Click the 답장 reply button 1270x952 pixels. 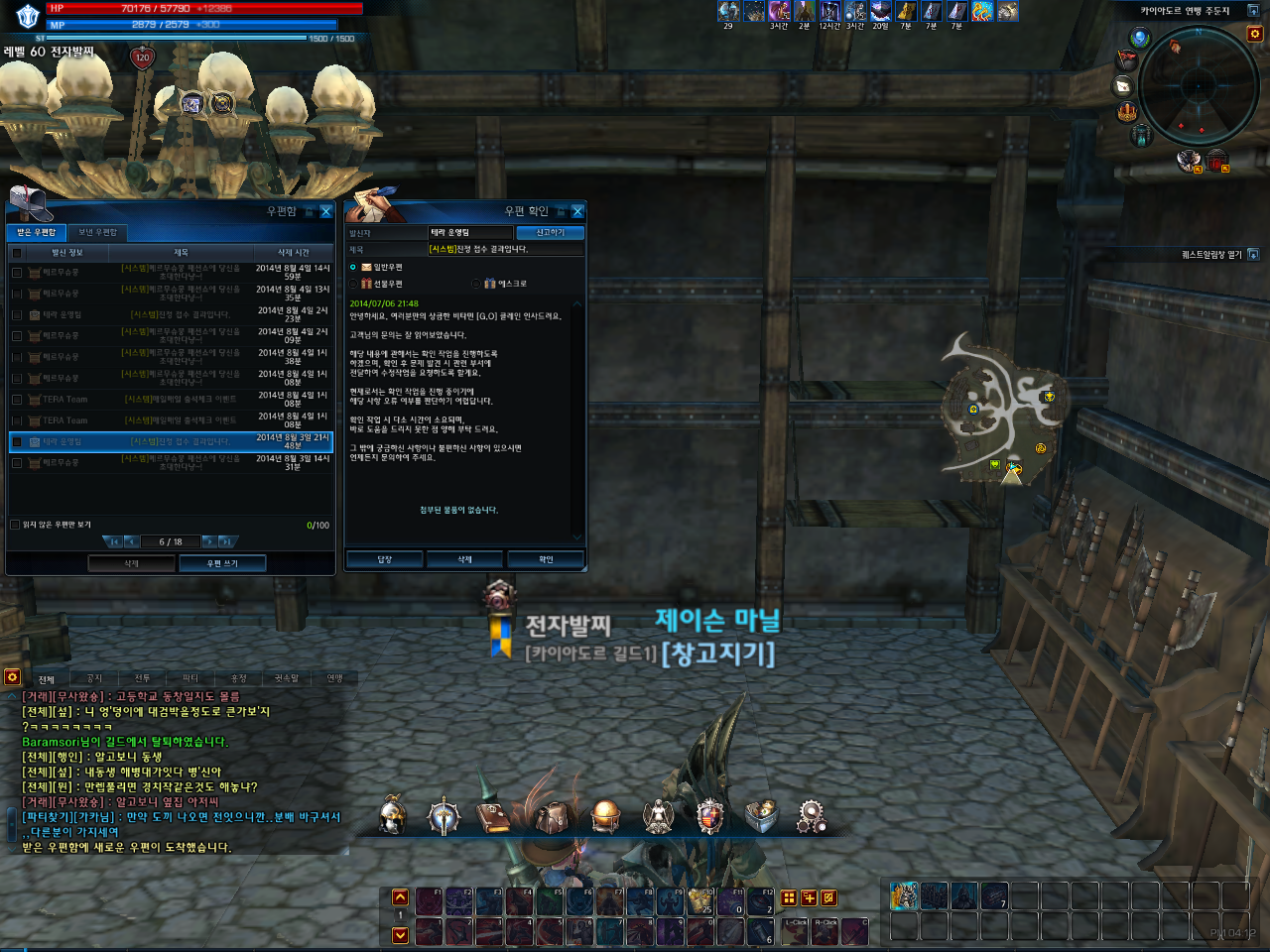coord(385,559)
